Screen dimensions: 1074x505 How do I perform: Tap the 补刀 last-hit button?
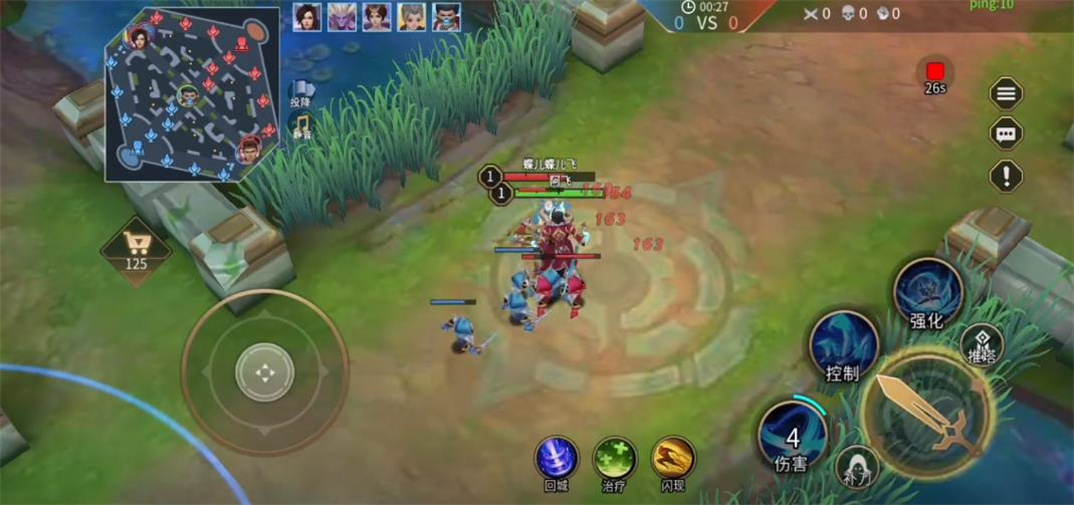(857, 466)
